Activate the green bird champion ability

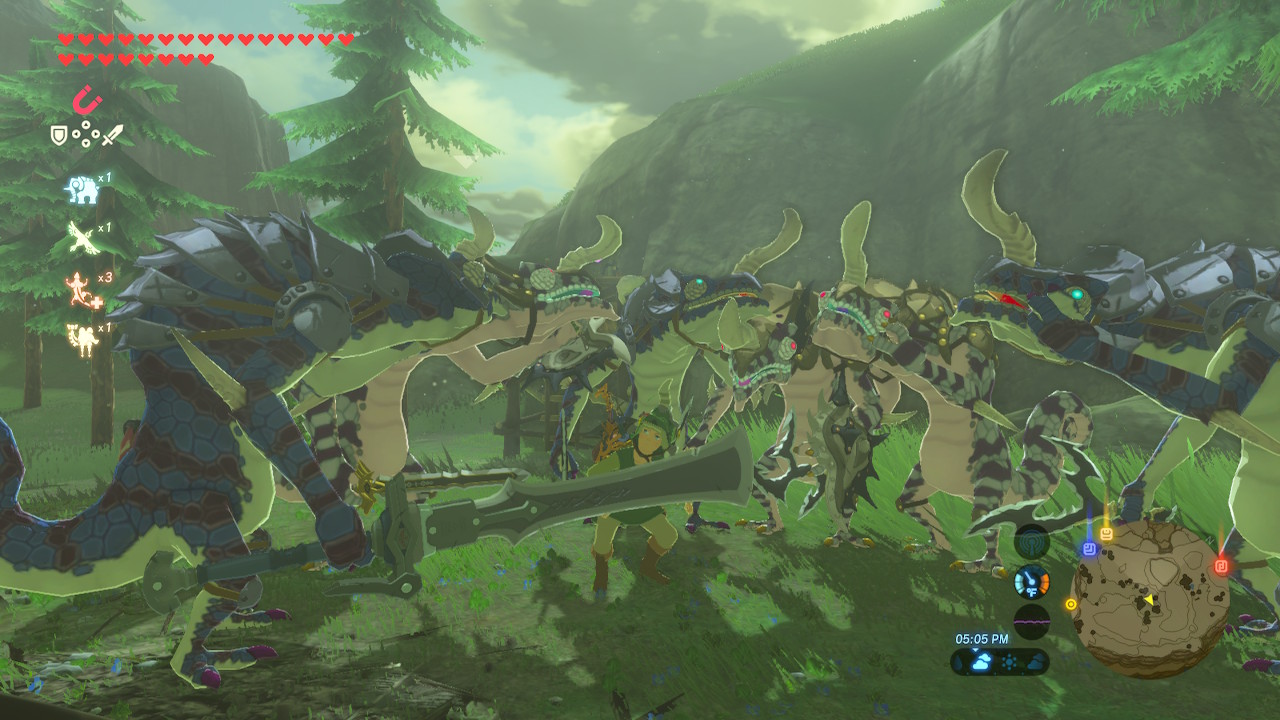[82, 238]
